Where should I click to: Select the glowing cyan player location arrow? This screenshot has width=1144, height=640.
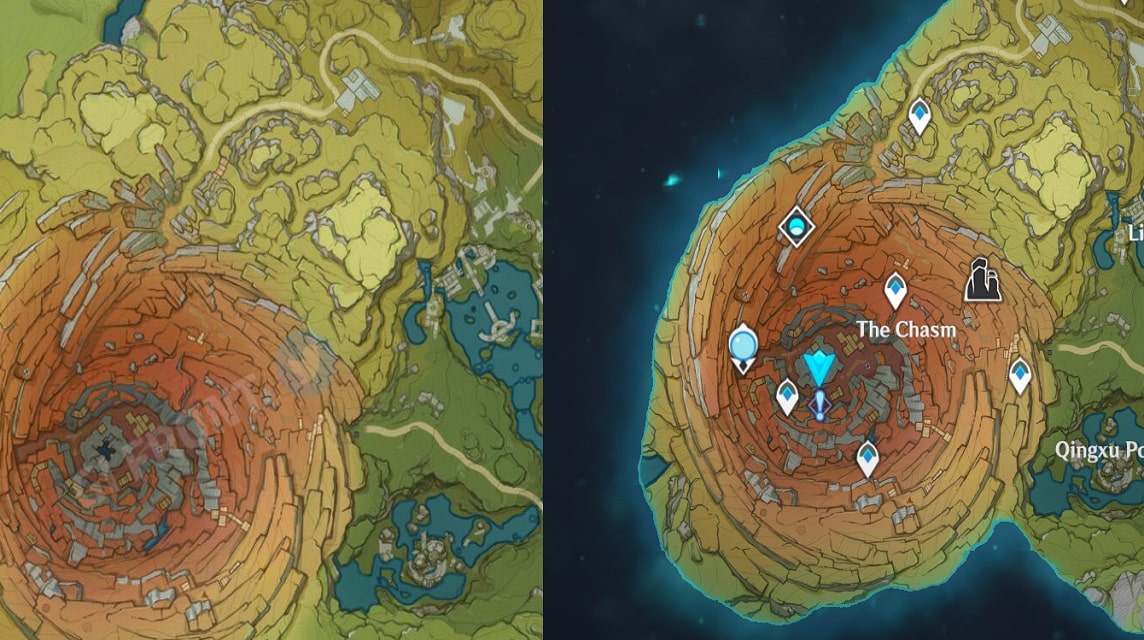tap(819, 368)
